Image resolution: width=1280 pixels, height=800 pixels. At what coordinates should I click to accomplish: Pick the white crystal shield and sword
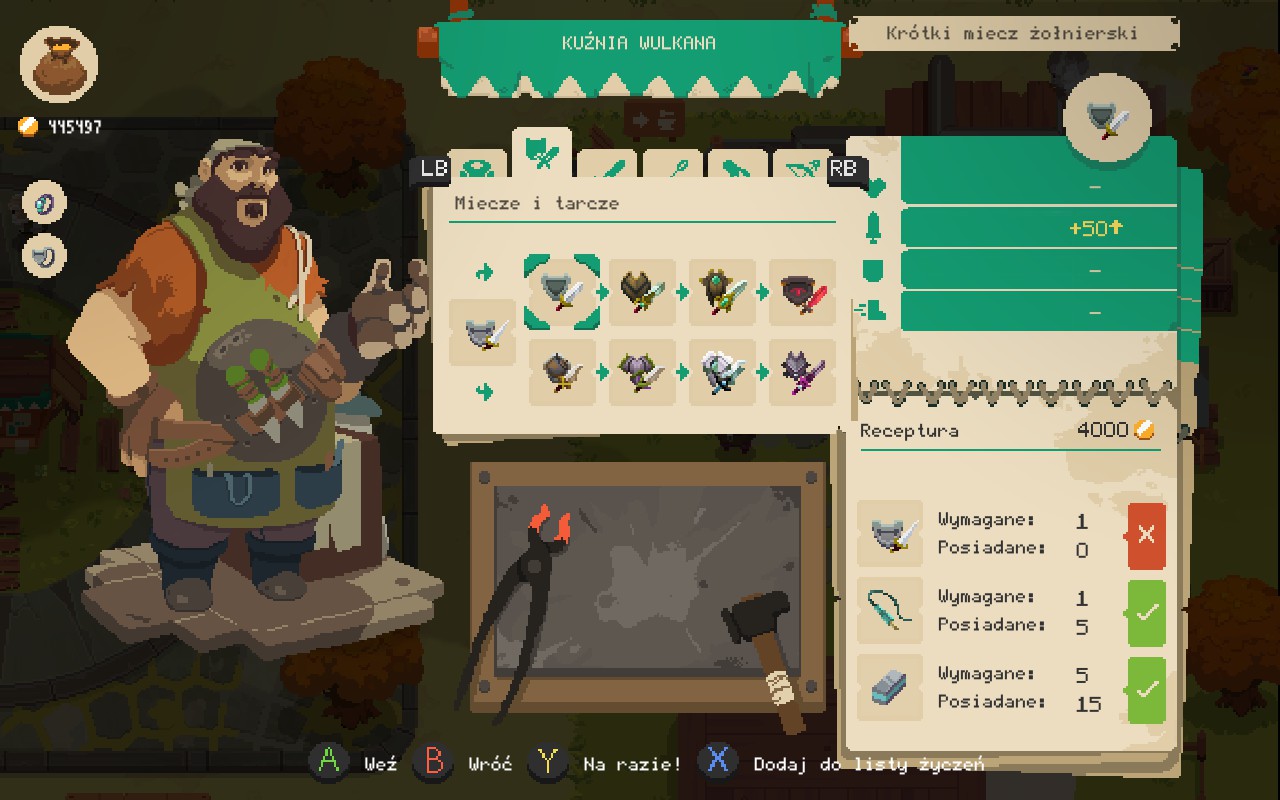pos(722,372)
